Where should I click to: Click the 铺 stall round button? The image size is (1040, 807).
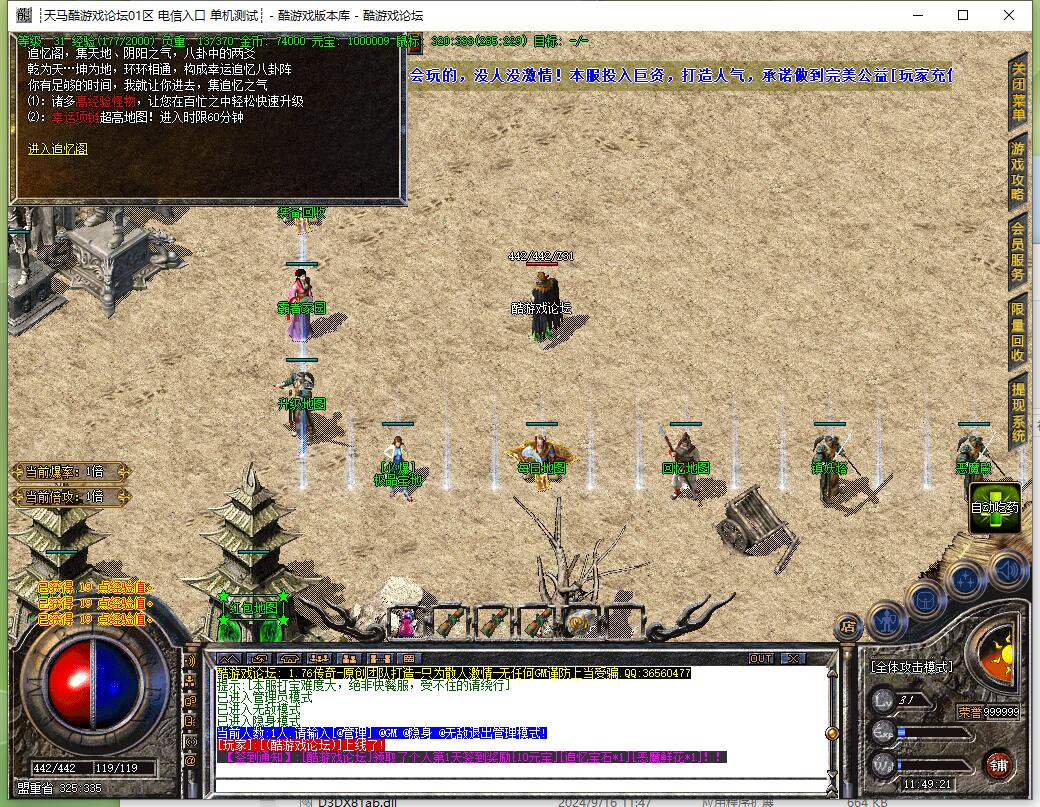click(x=997, y=765)
